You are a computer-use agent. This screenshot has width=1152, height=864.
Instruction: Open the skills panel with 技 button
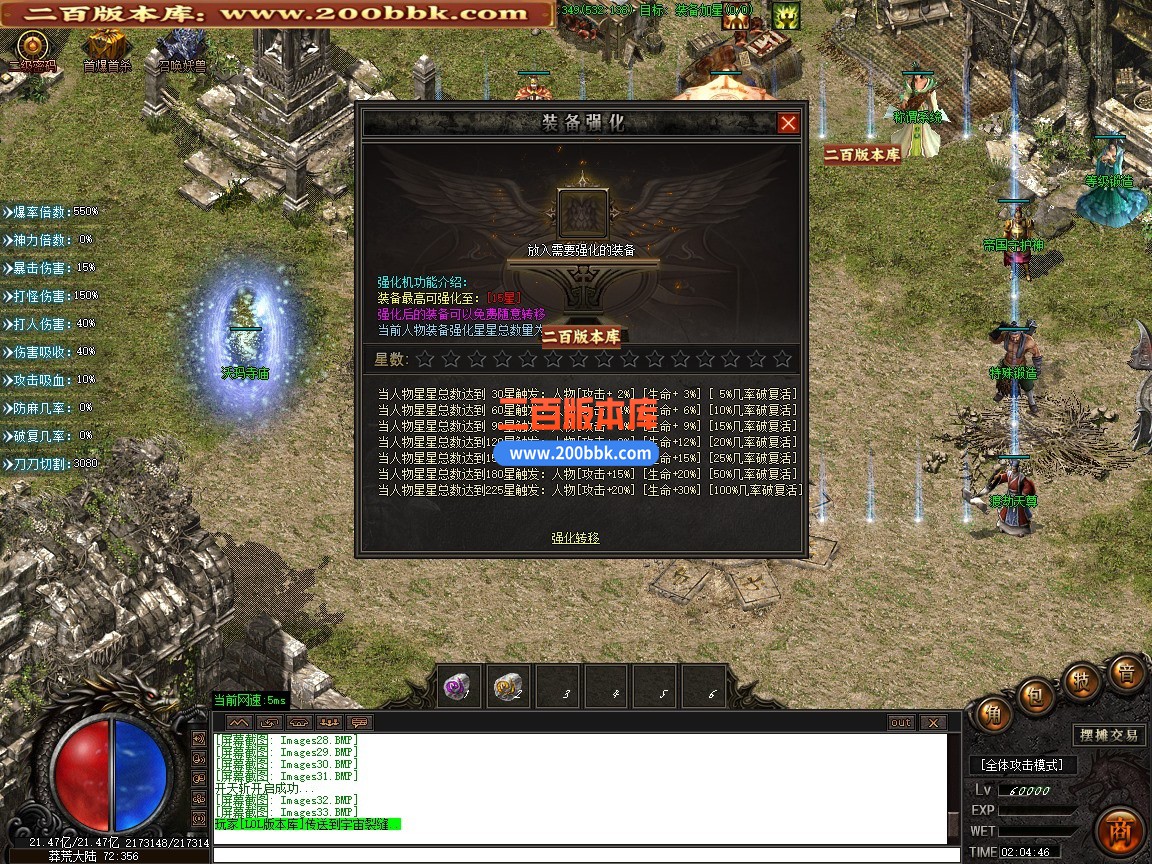pyautogui.click(x=1081, y=680)
